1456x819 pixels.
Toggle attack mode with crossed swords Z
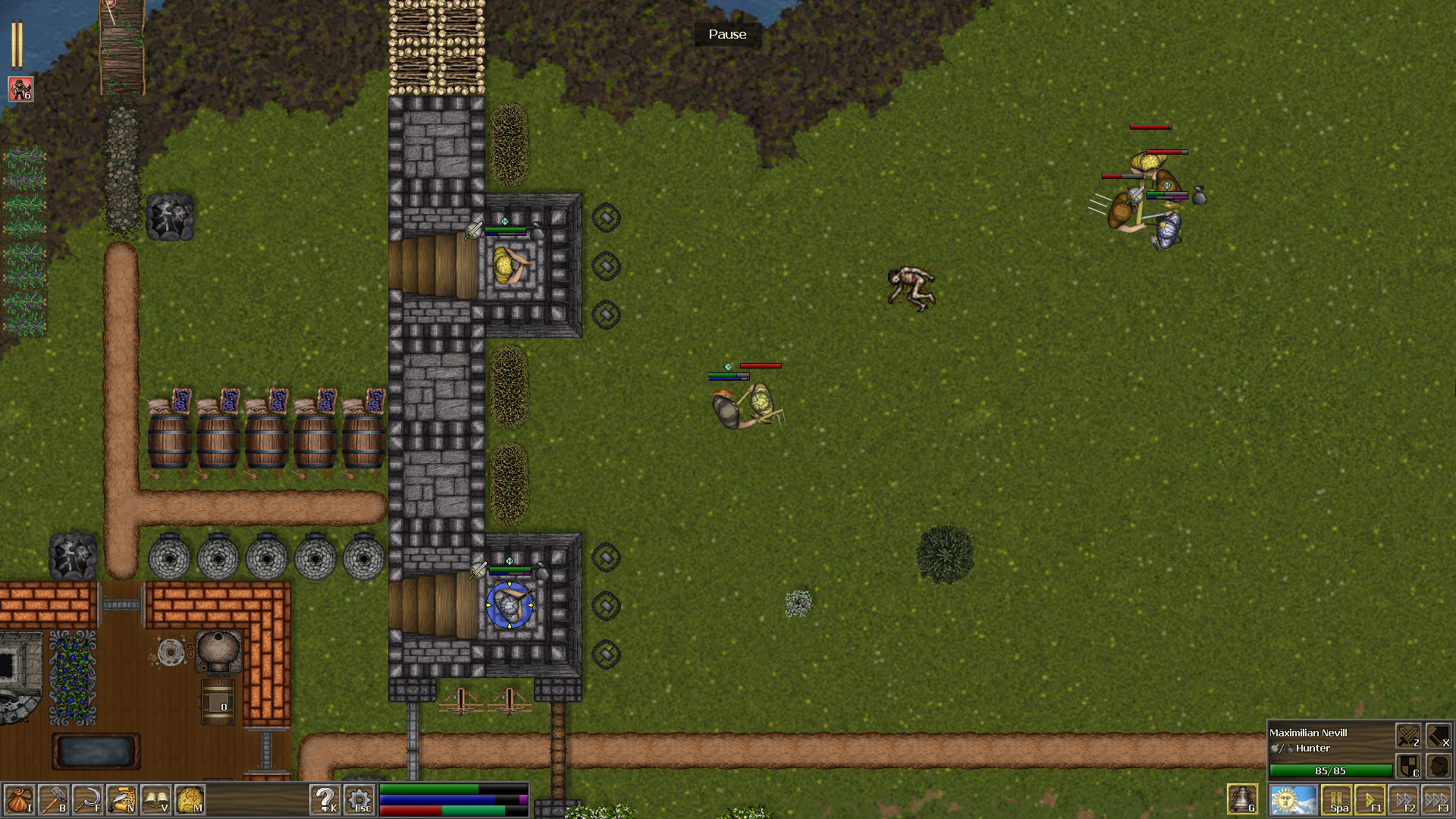(x=1408, y=735)
